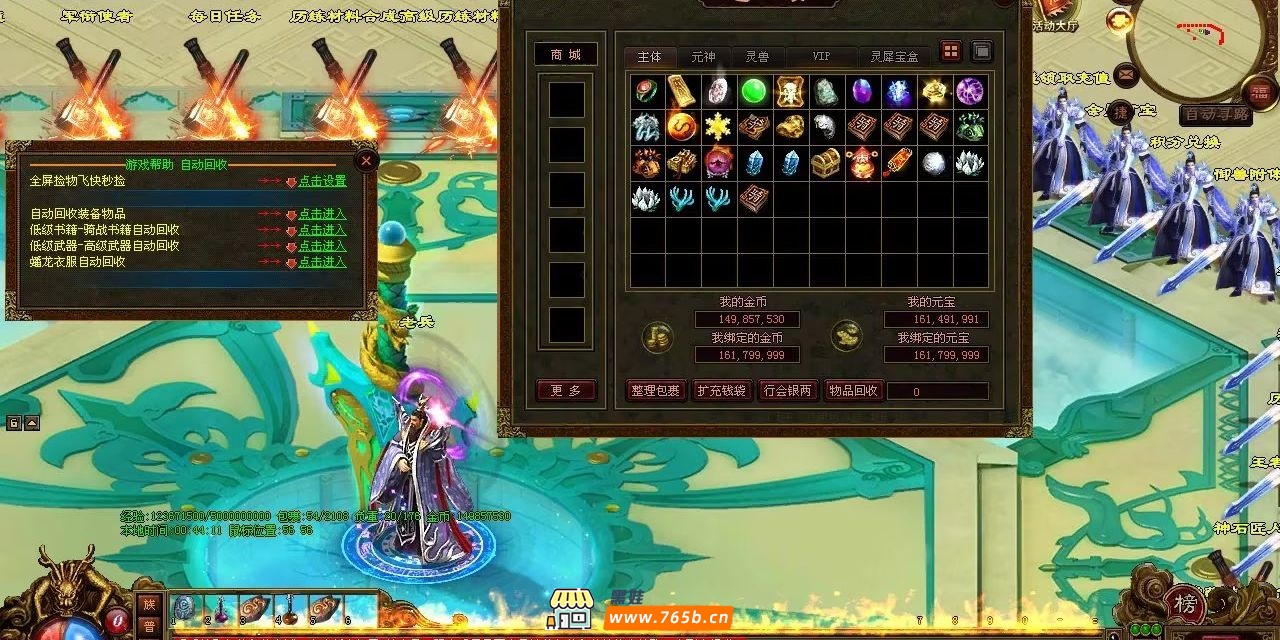
Task: Select the 灵犀宝盒 tab
Action: (x=893, y=57)
